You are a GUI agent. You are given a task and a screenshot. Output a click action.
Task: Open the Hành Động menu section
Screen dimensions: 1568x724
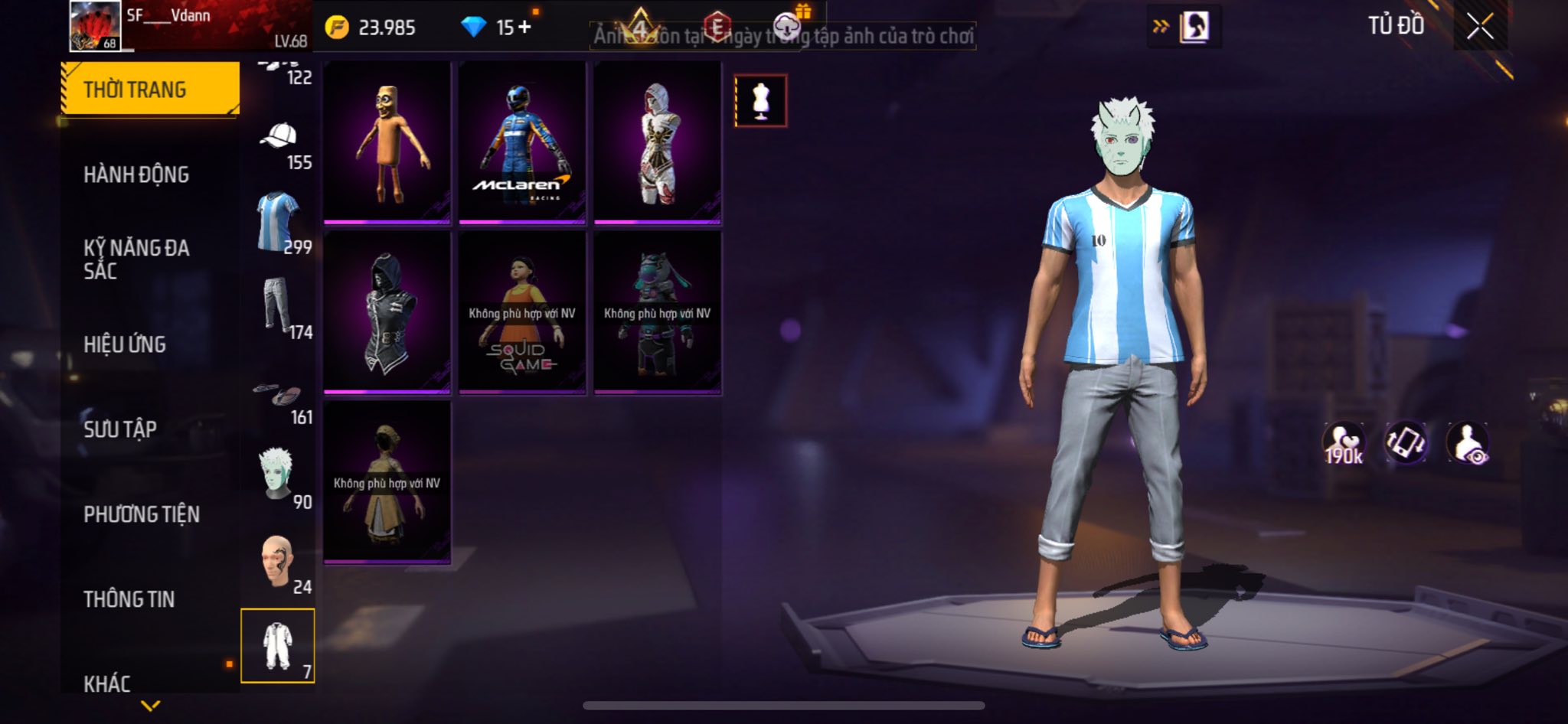pos(136,174)
